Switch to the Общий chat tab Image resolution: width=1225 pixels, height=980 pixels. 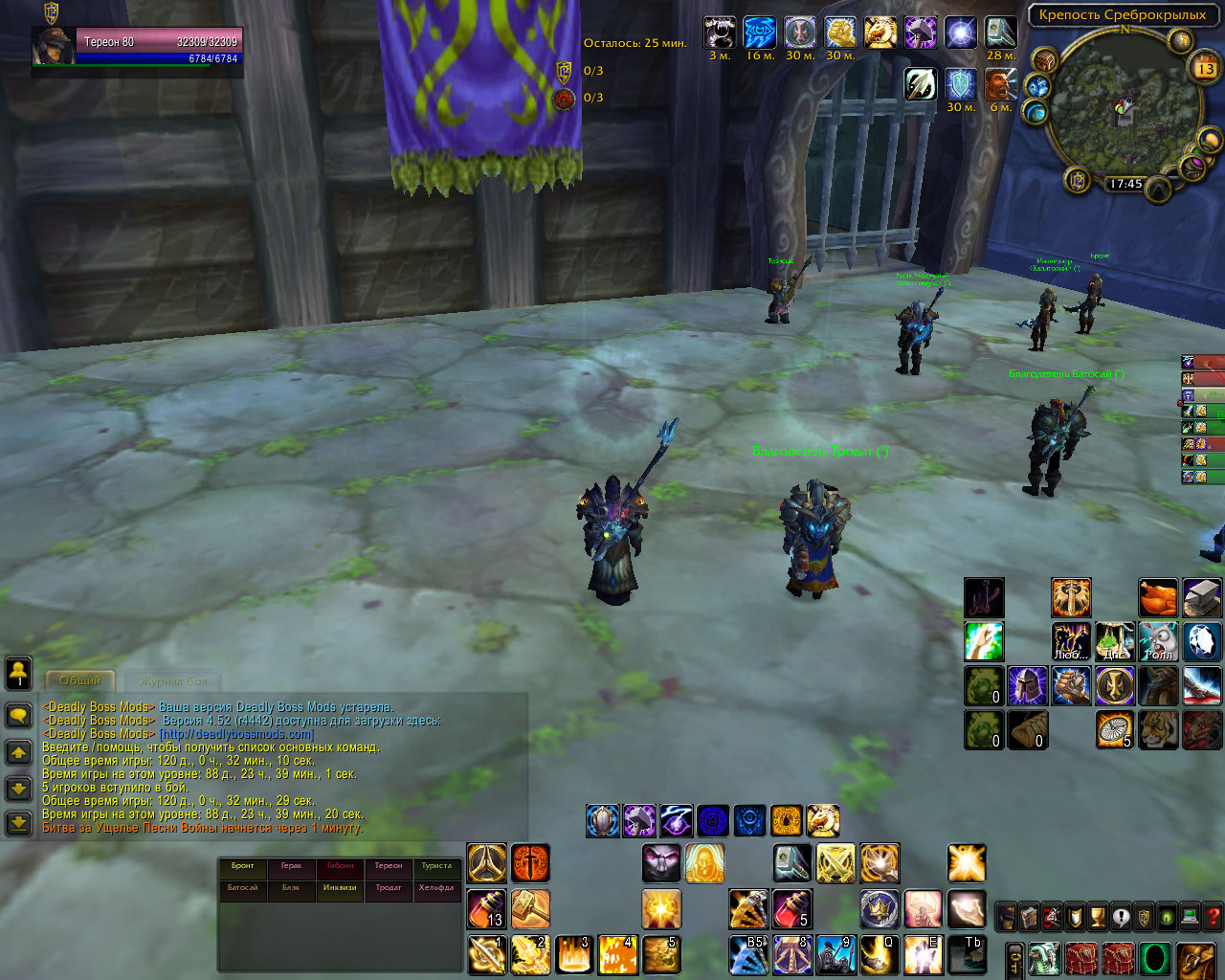pos(80,680)
